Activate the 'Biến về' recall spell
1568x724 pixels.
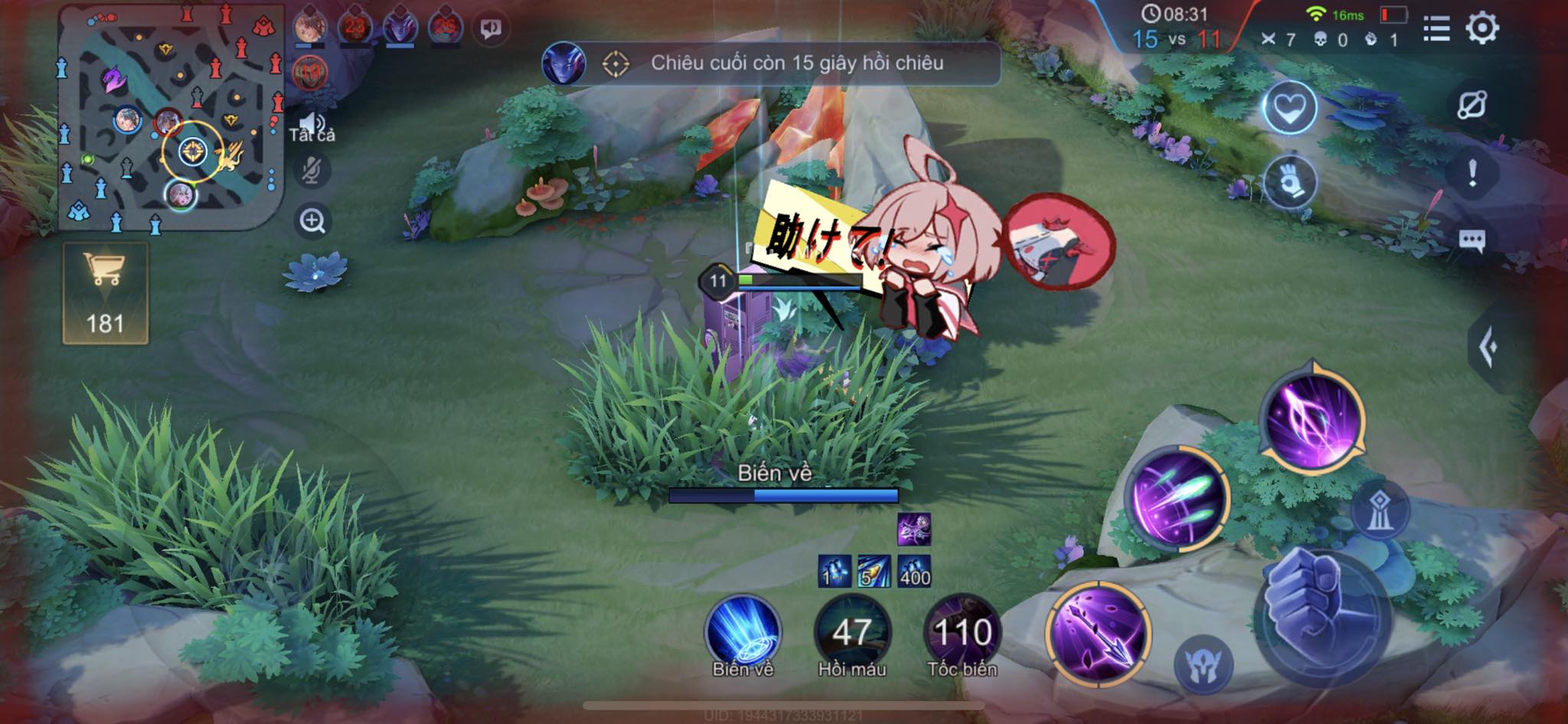click(742, 633)
